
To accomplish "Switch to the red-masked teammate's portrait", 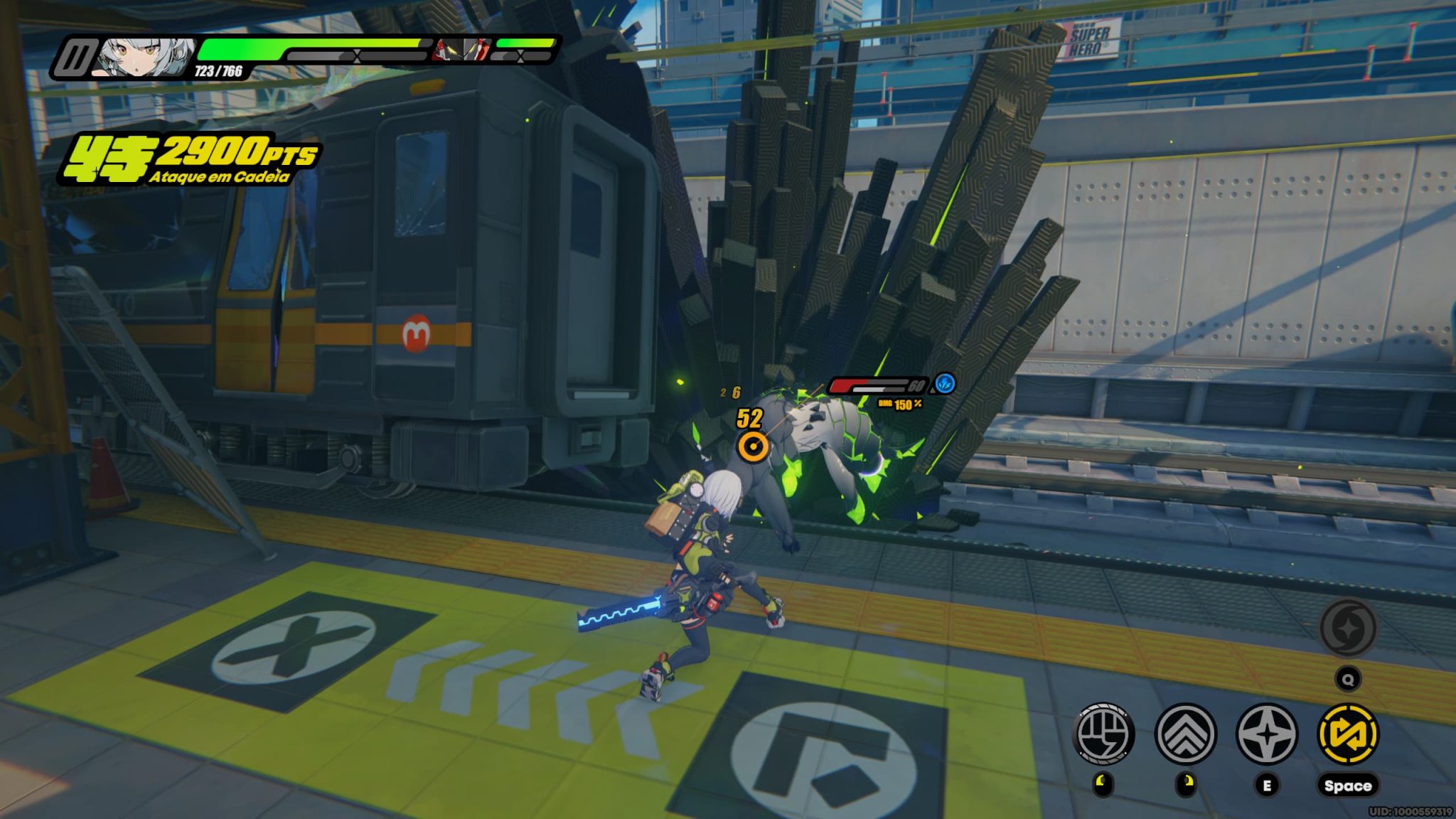I will (461, 50).
